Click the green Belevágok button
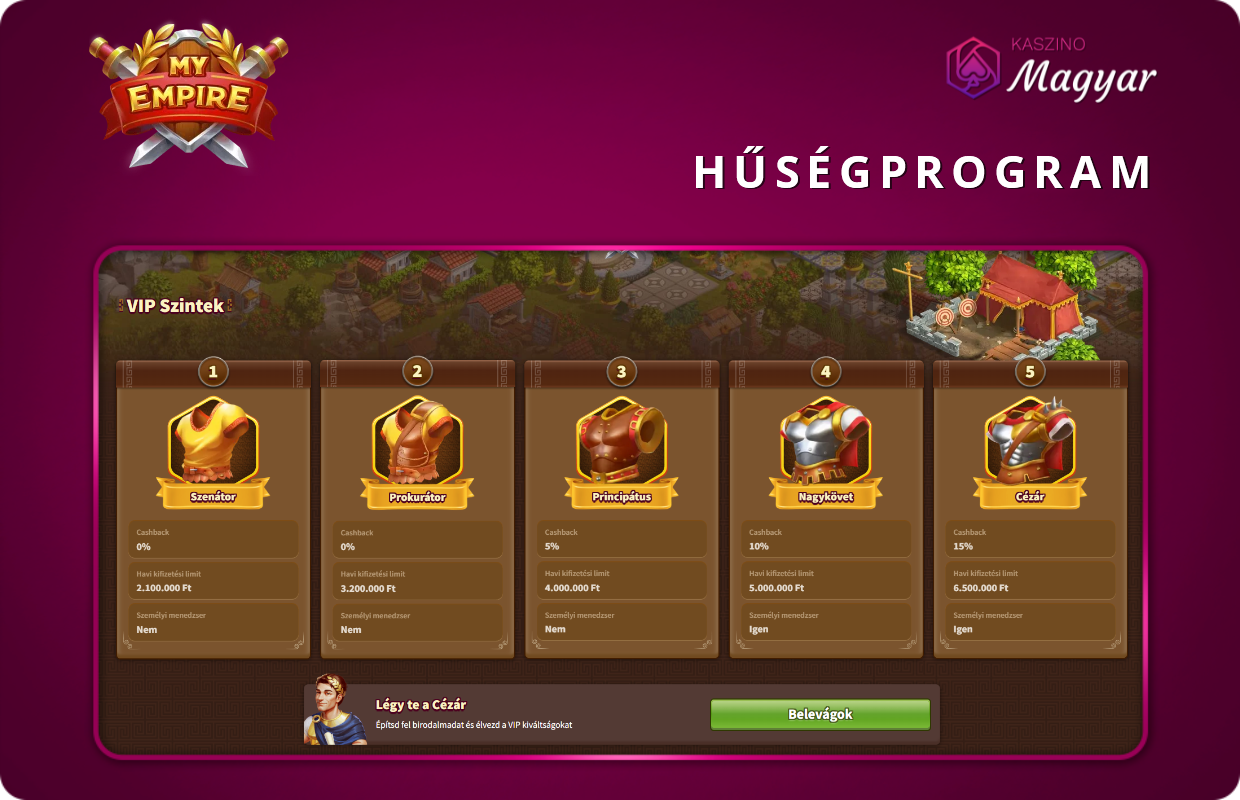 point(820,714)
